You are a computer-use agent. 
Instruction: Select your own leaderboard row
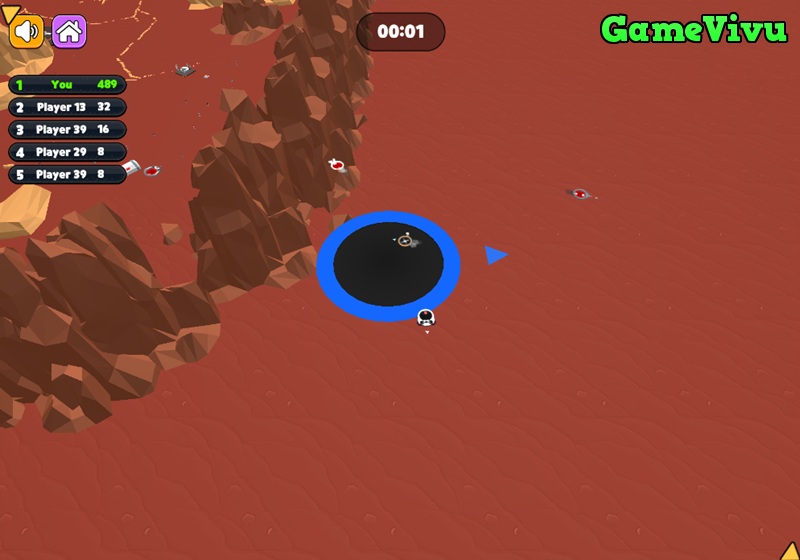[x=67, y=85]
